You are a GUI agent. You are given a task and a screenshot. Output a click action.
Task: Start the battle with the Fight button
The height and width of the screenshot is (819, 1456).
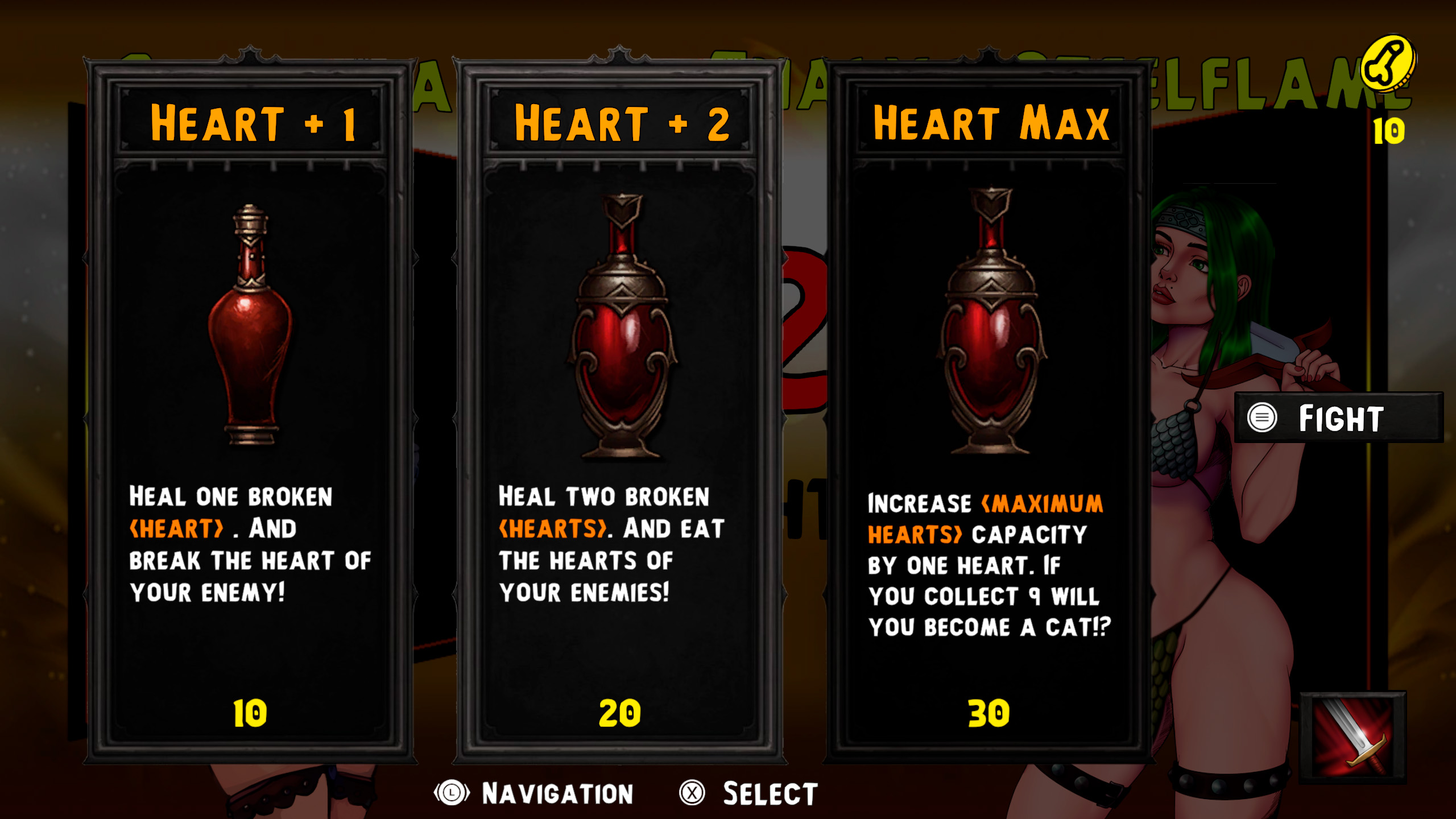(1339, 418)
